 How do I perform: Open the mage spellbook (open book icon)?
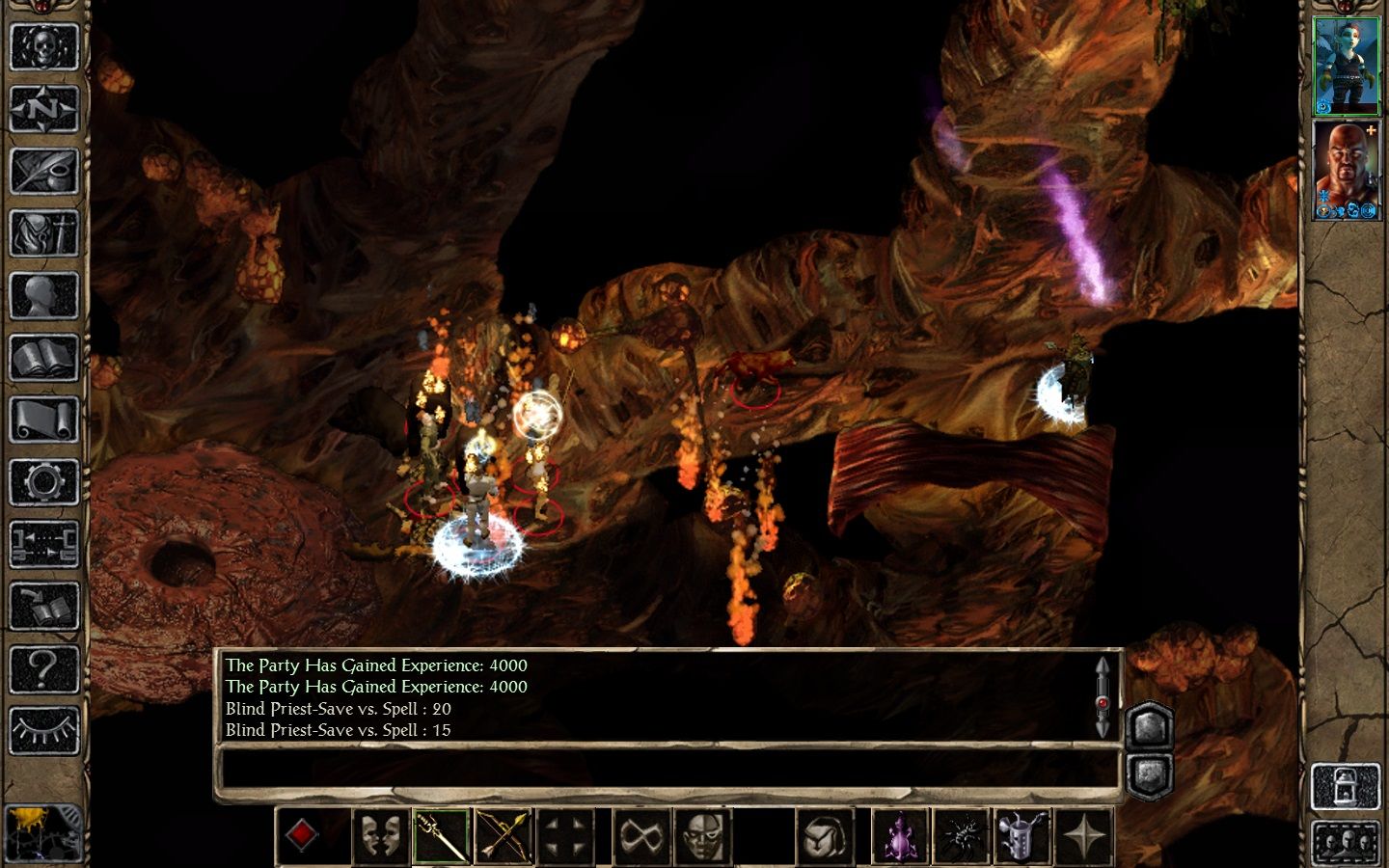(x=43, y=359)
